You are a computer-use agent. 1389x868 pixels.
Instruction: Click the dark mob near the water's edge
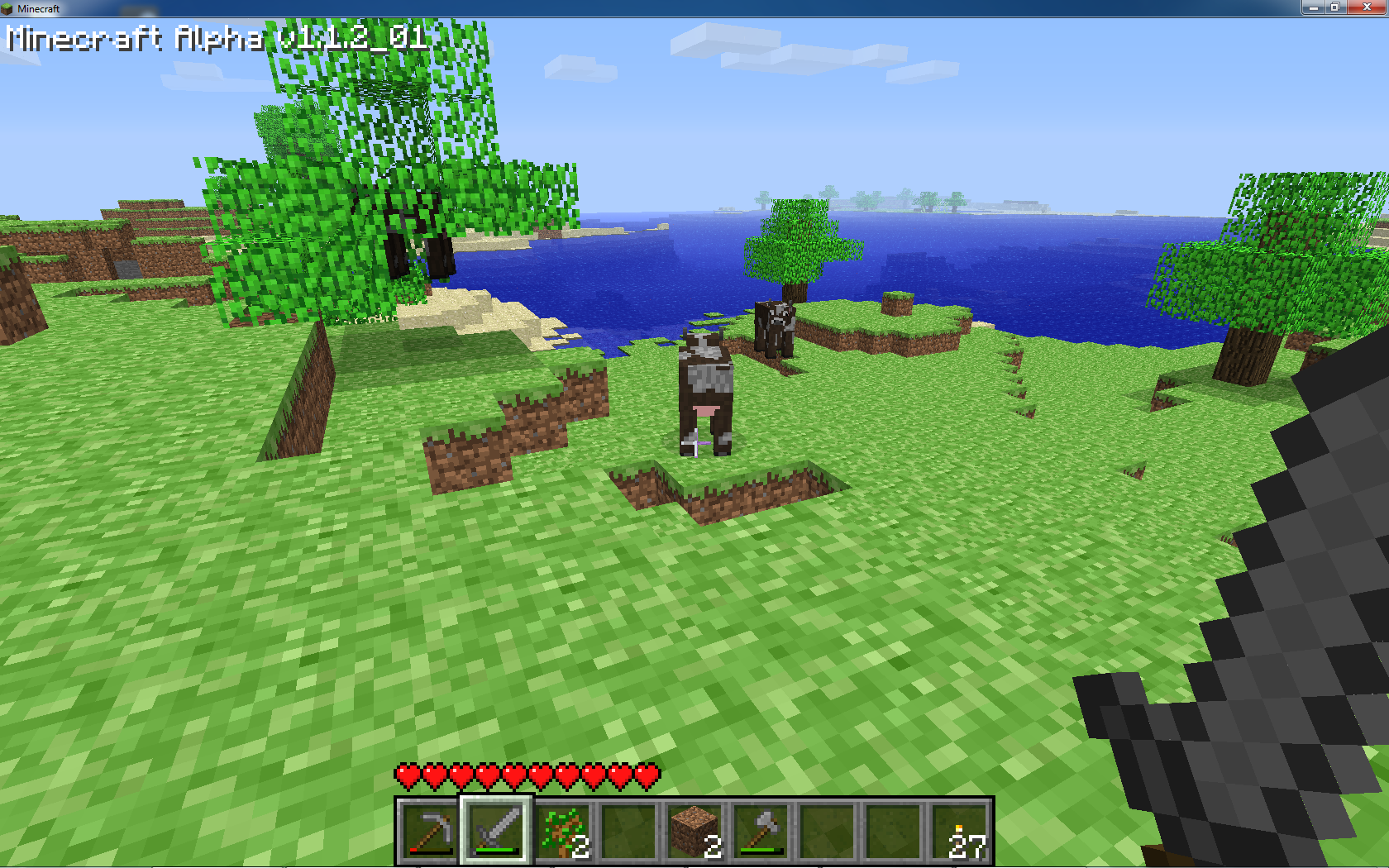coord(775,327)
